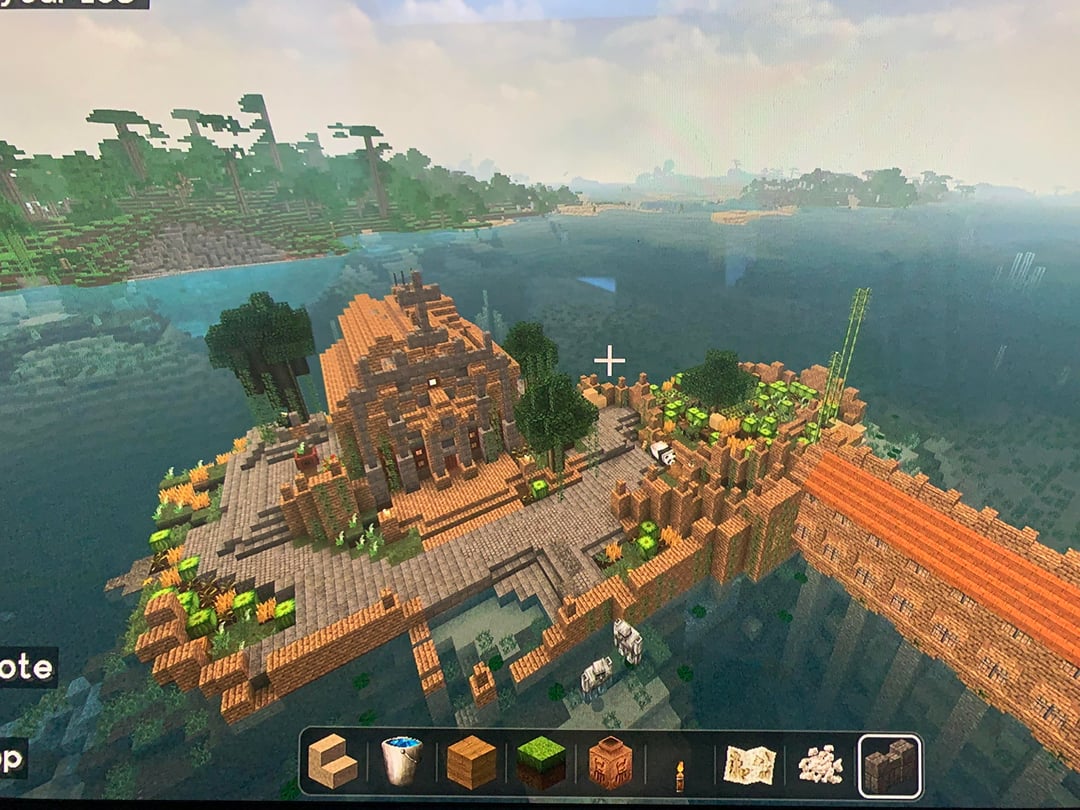Image resolution: width=1080 pixels, height=810 pixels.
Task: Choose the wooden planks block slot
Action: point(471,765)
